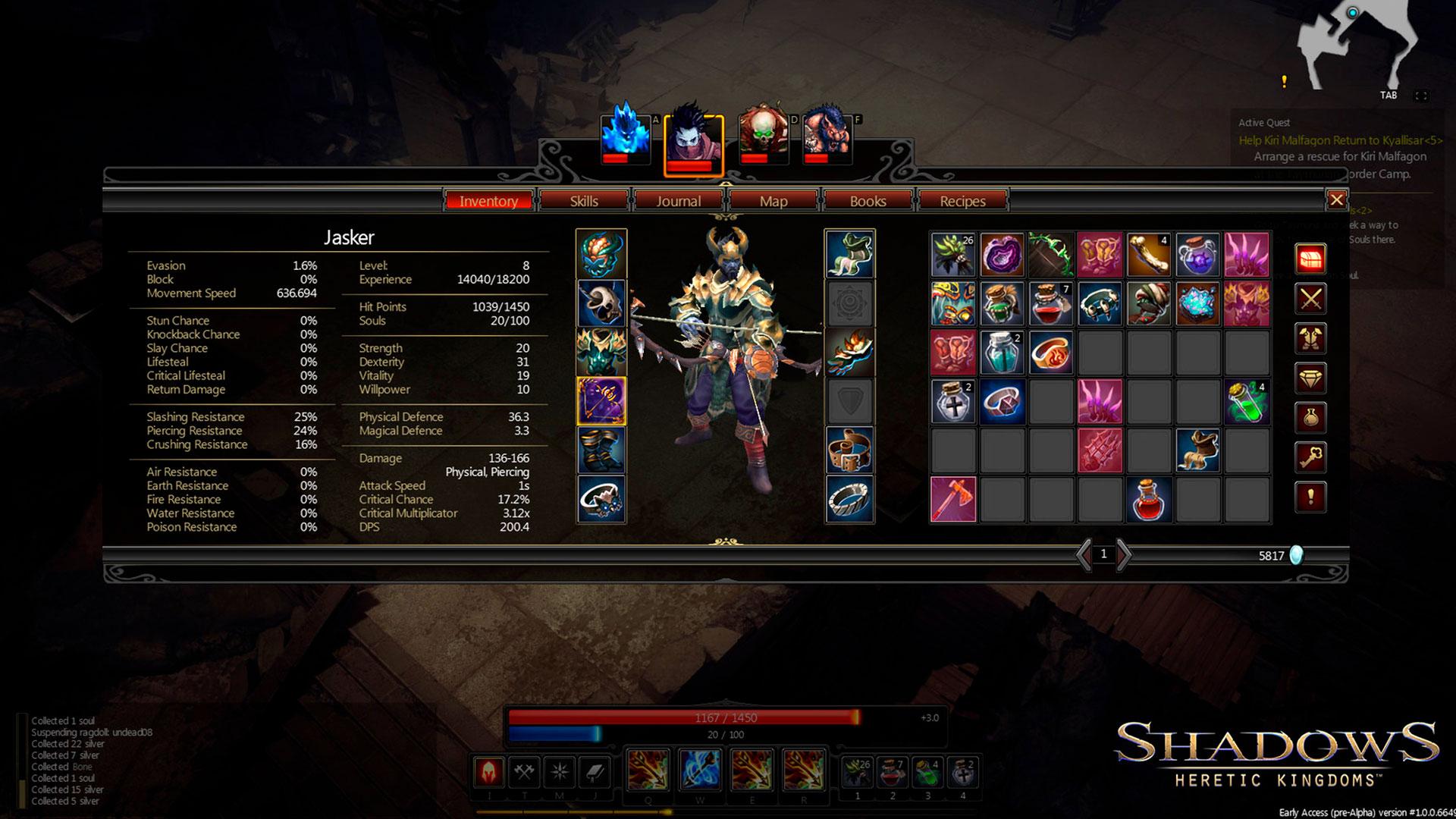Open the Journal tab
1456x819 pixels.
pos(678,201)
